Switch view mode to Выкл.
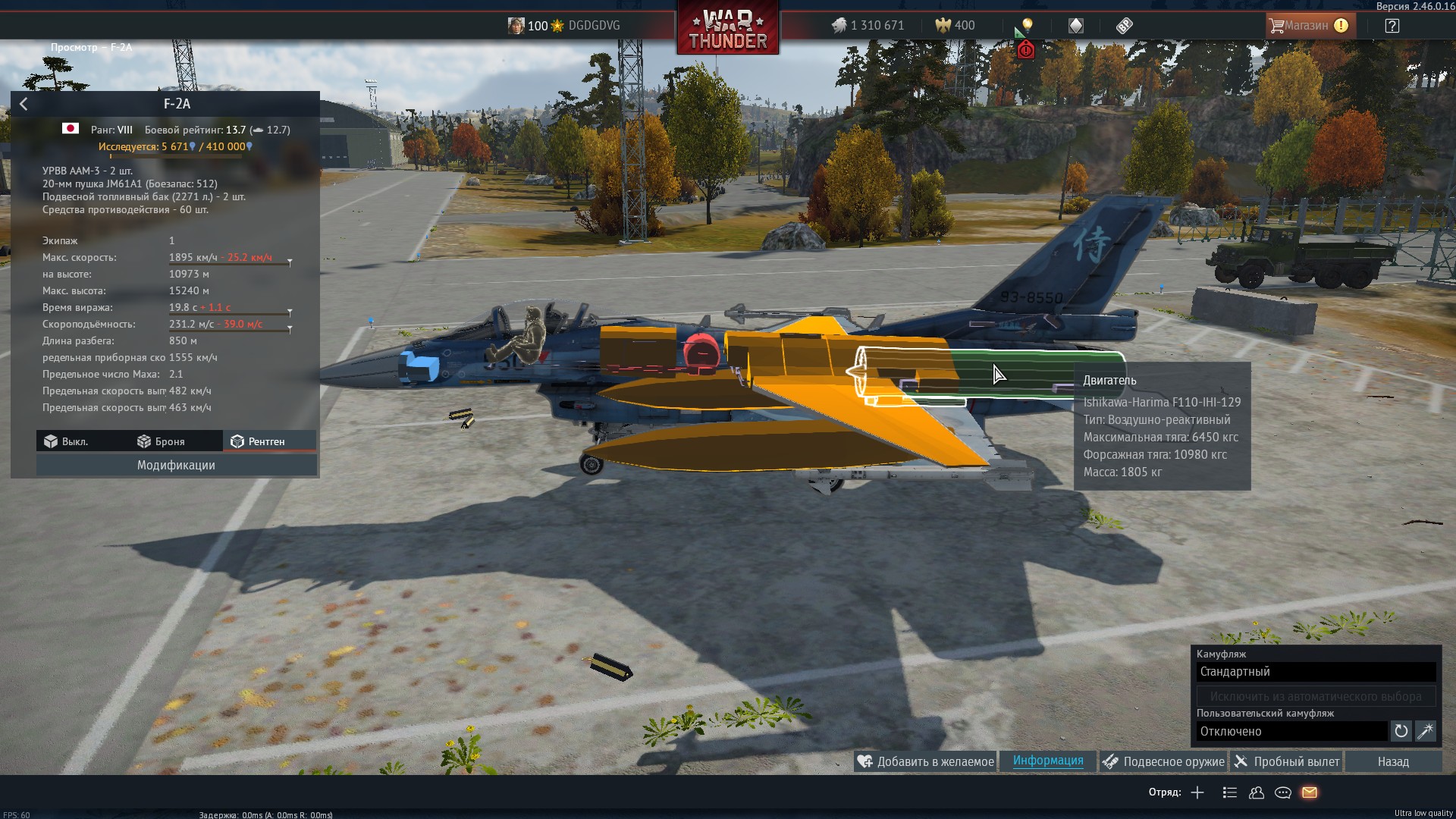This screenshot has height=819, width=1456. click(x=66, y=441)
